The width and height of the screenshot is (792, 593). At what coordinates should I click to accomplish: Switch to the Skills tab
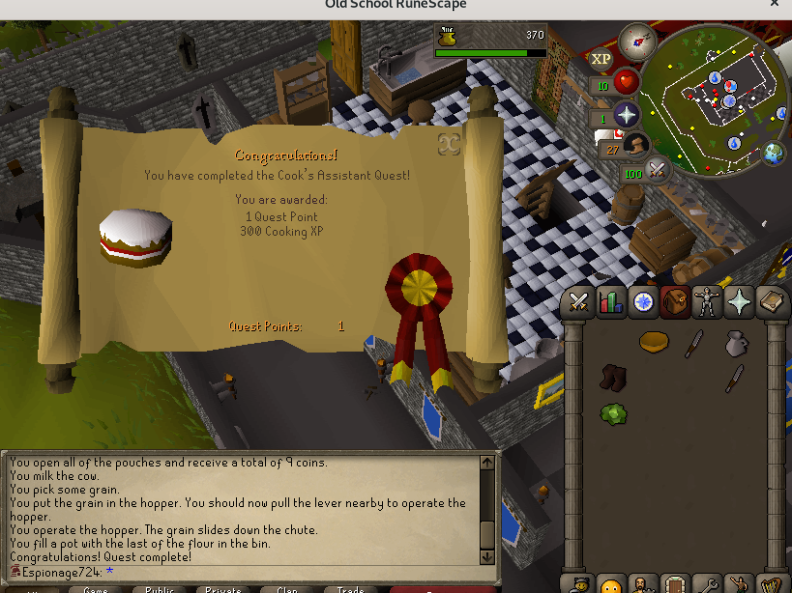tap(611, 302)
